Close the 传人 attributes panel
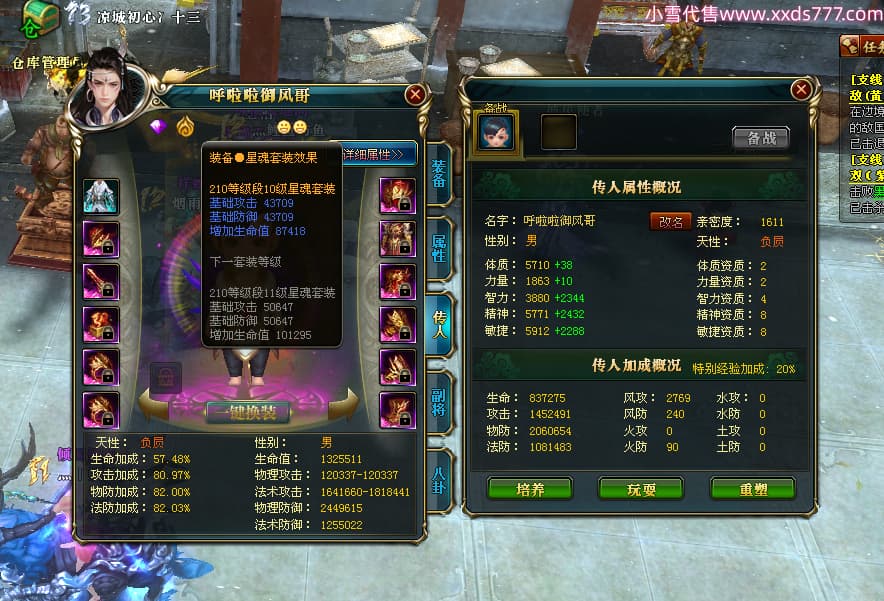The width and height of the screenshot is (884, 601). coord(800,89)
